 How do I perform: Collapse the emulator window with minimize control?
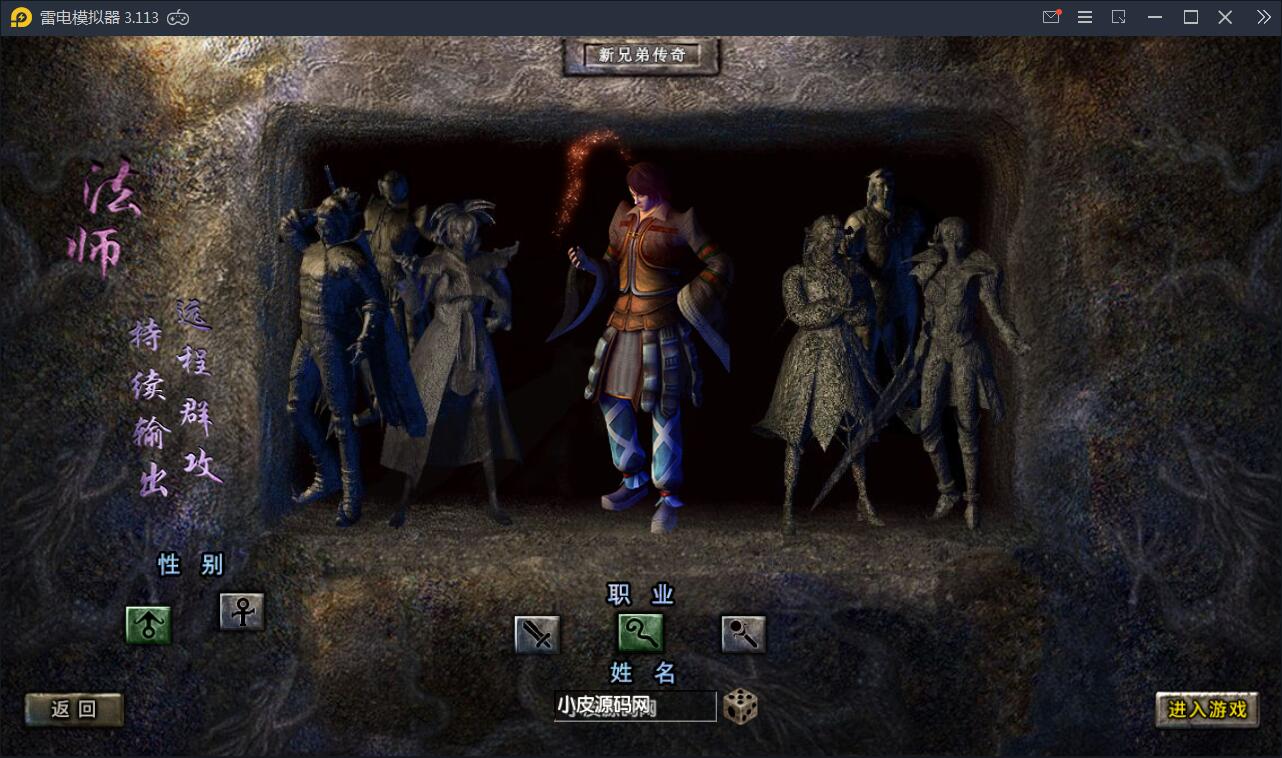(x=1155, y=16)
